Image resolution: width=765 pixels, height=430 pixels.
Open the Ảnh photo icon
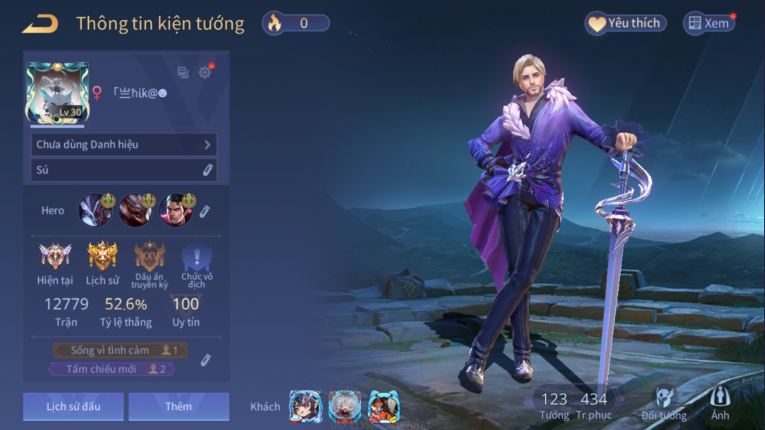pyautogui.click(x=720, y=404)
